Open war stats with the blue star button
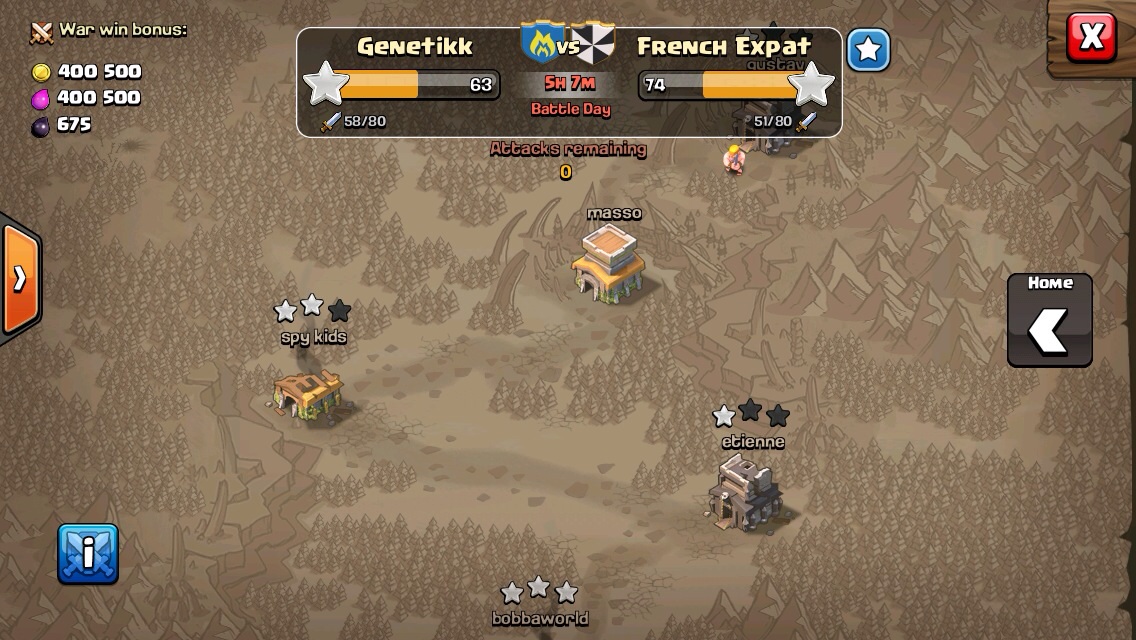 (868, 50)
